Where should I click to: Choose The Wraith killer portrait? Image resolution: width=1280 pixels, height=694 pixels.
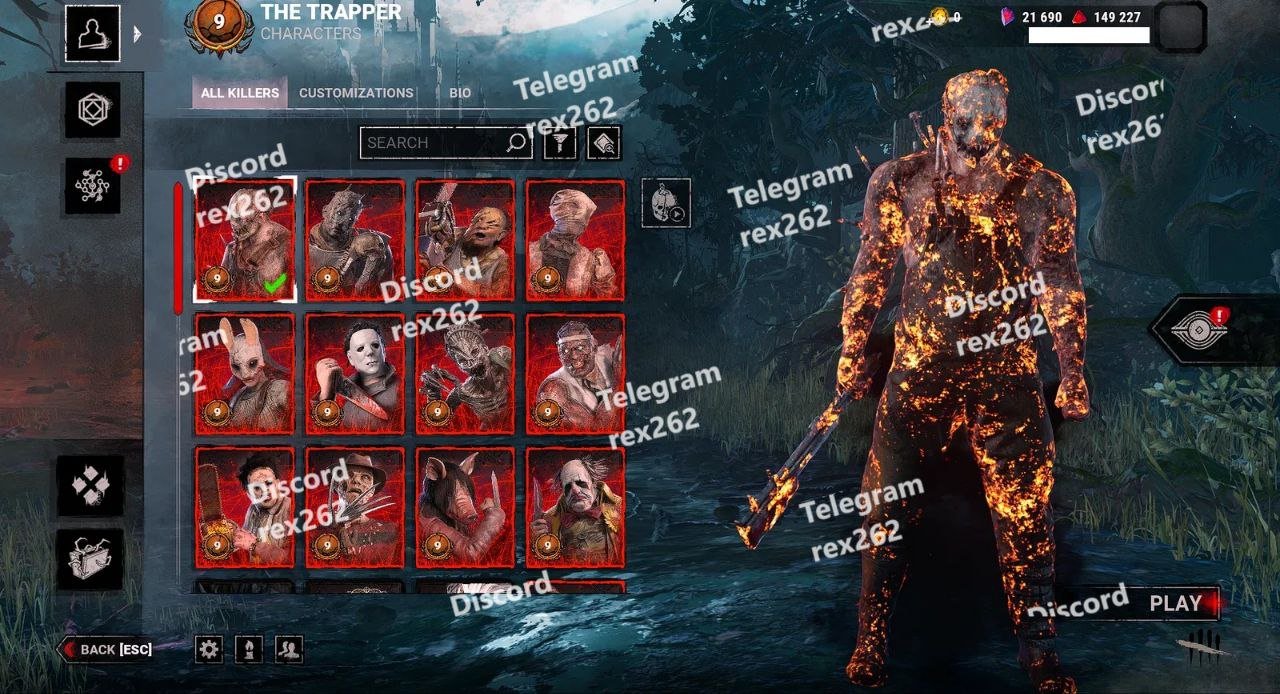tap(355, 240)
